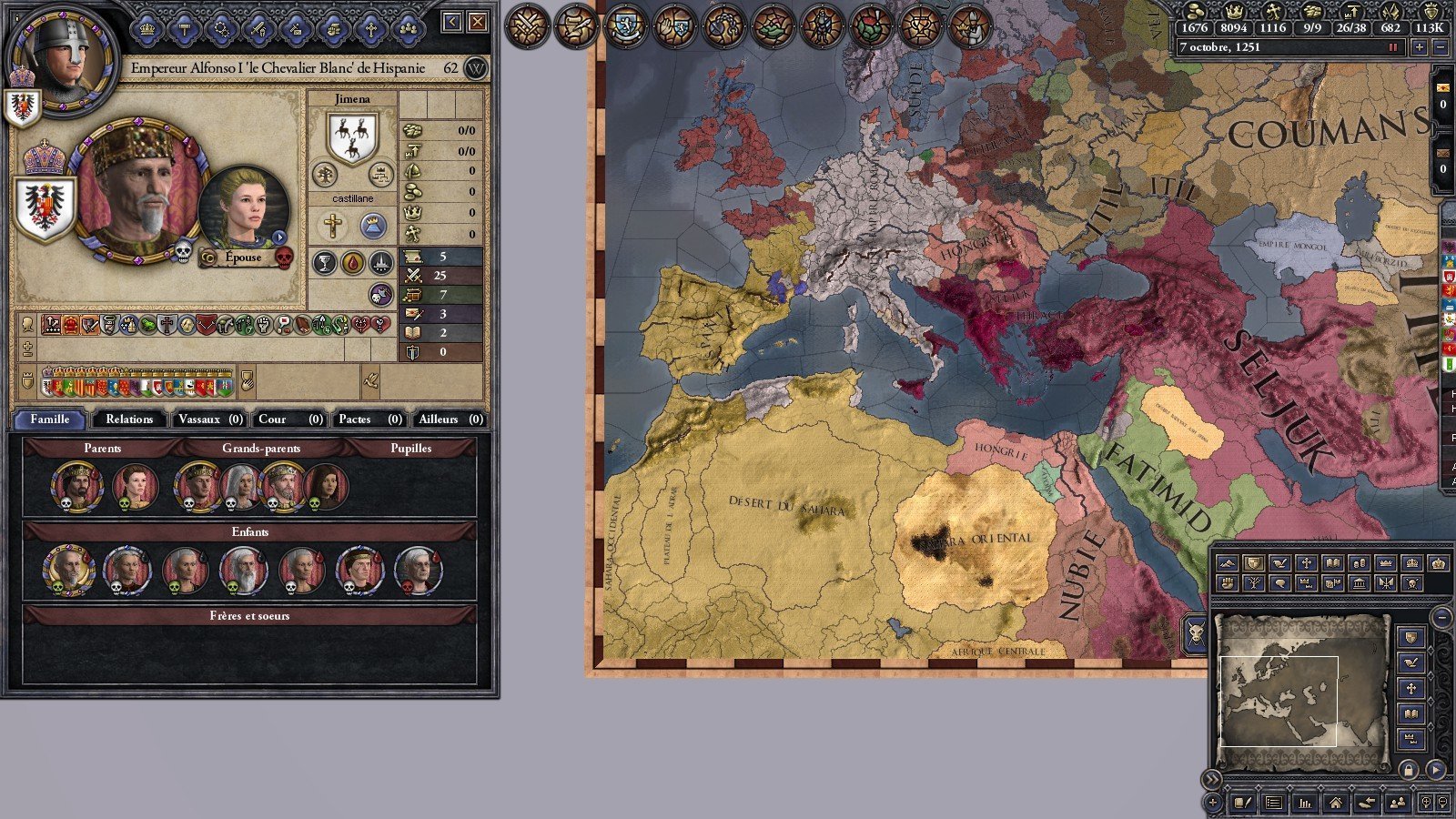1456x819 pixels.
Task: Click the Jimena dynasty shield
Action: point(352,138)
